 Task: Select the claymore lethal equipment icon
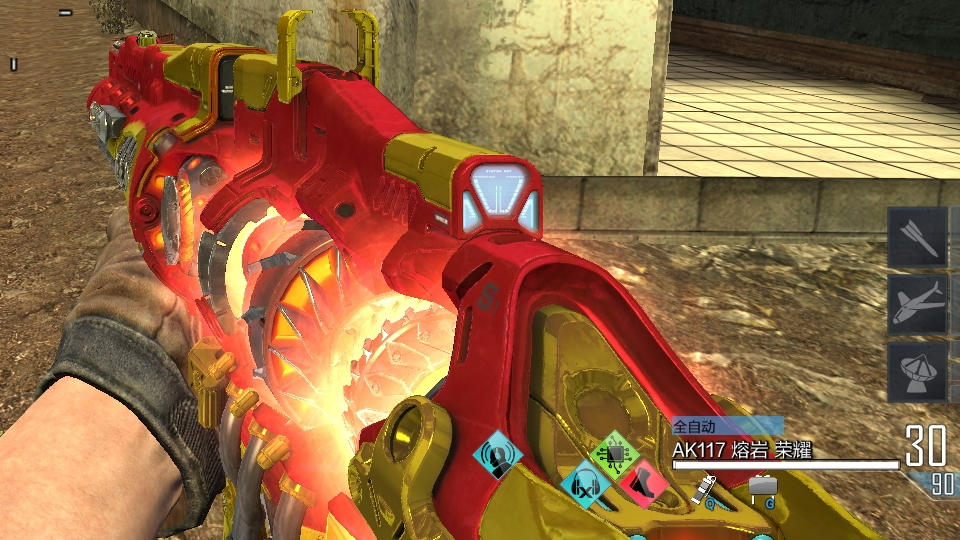click(762, 487)
